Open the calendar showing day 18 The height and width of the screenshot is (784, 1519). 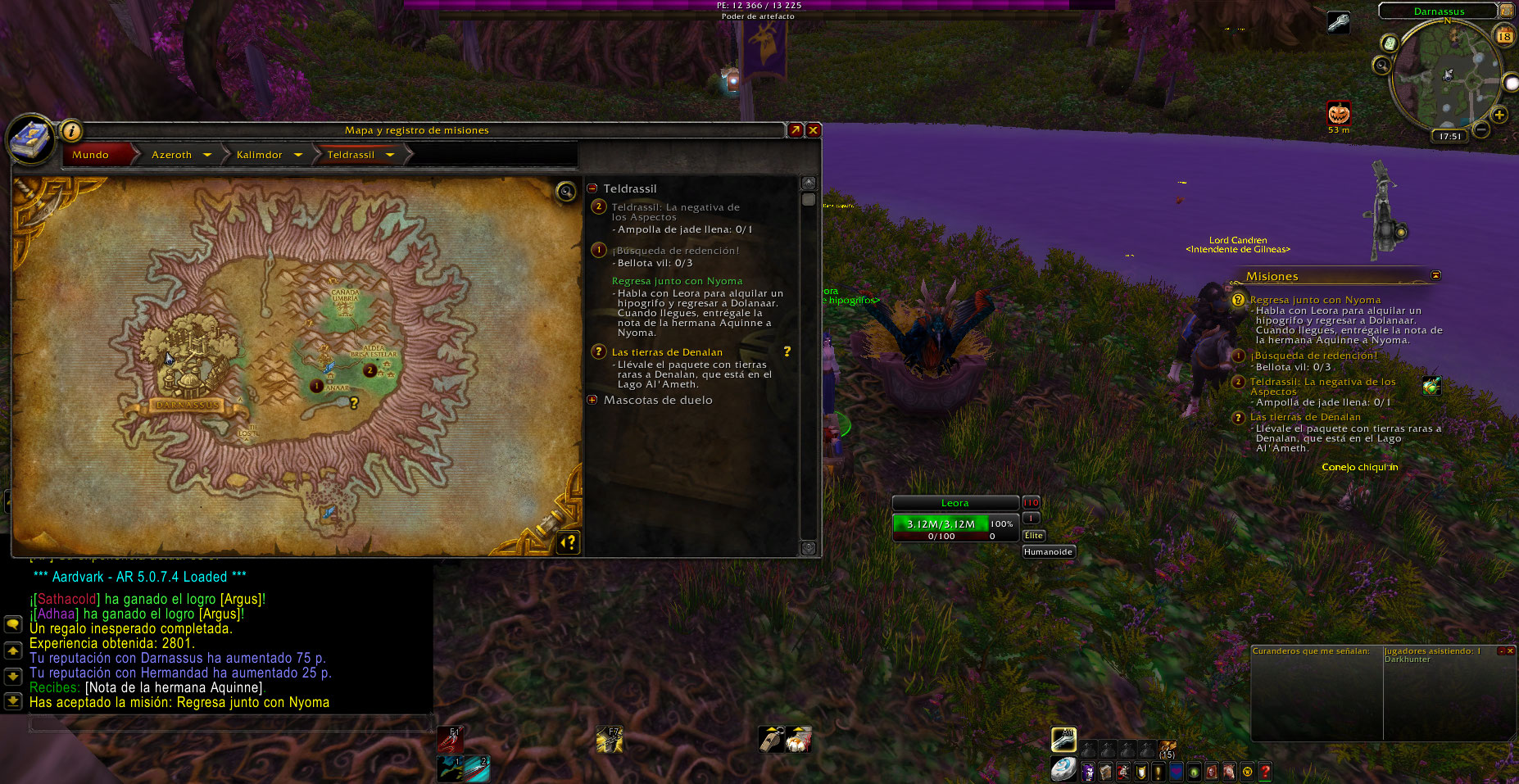click(1504, 36)
